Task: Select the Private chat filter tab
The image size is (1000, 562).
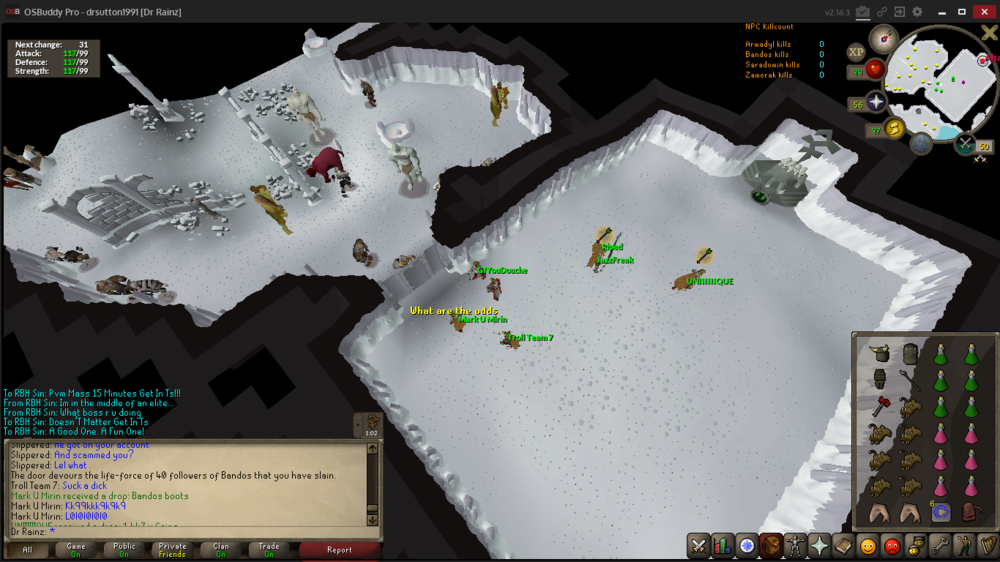Action: click(171, 549)
